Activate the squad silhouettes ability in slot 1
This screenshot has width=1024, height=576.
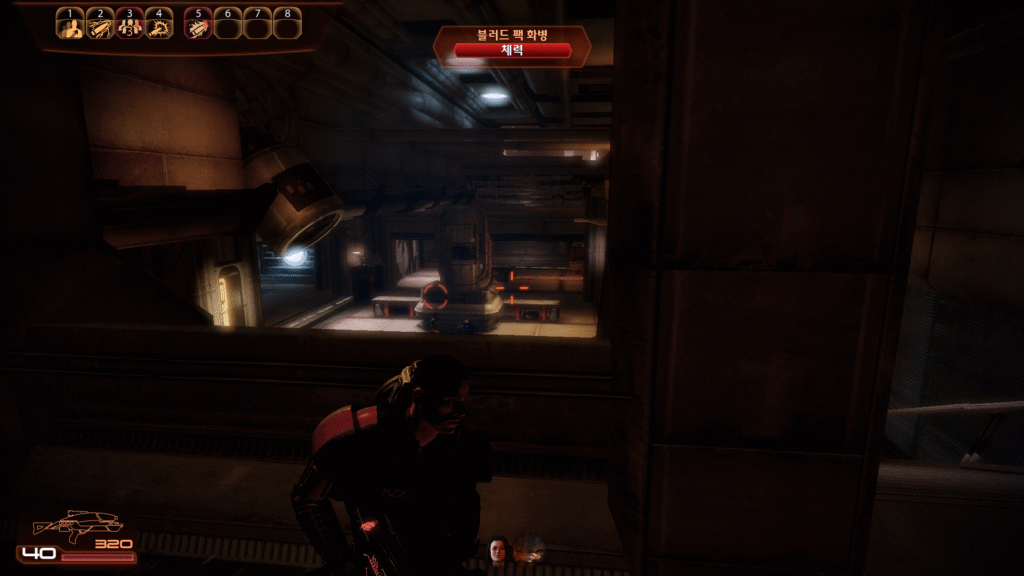coord(69,27)
